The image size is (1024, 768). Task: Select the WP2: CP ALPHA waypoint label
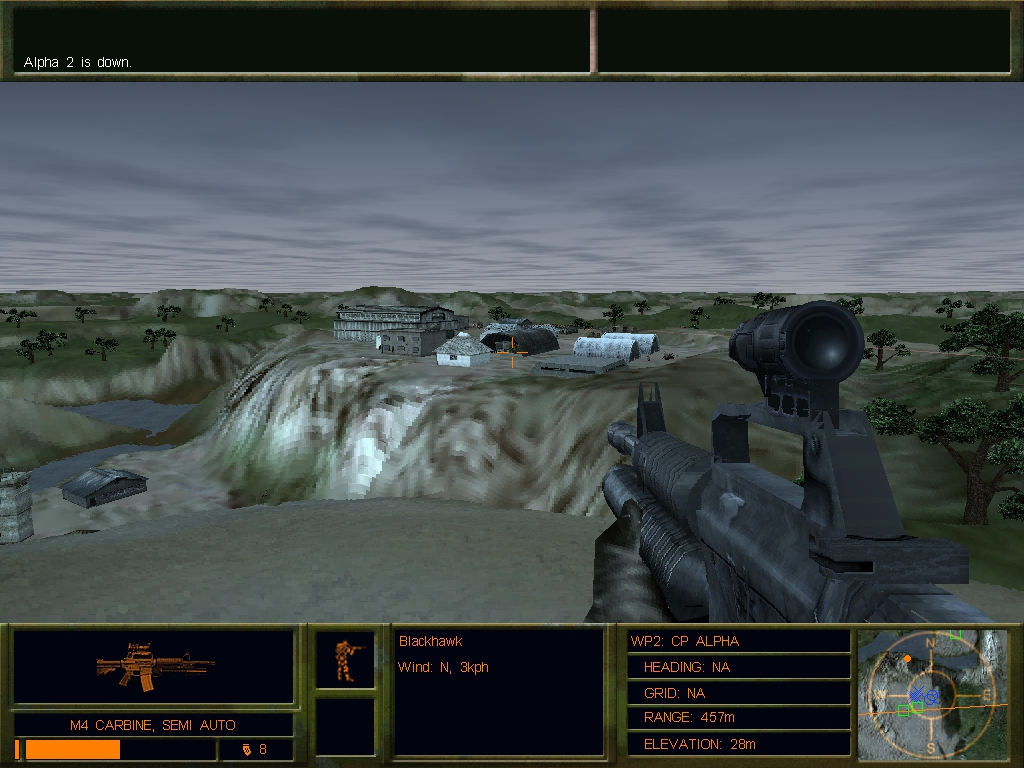tap(685, 641)
